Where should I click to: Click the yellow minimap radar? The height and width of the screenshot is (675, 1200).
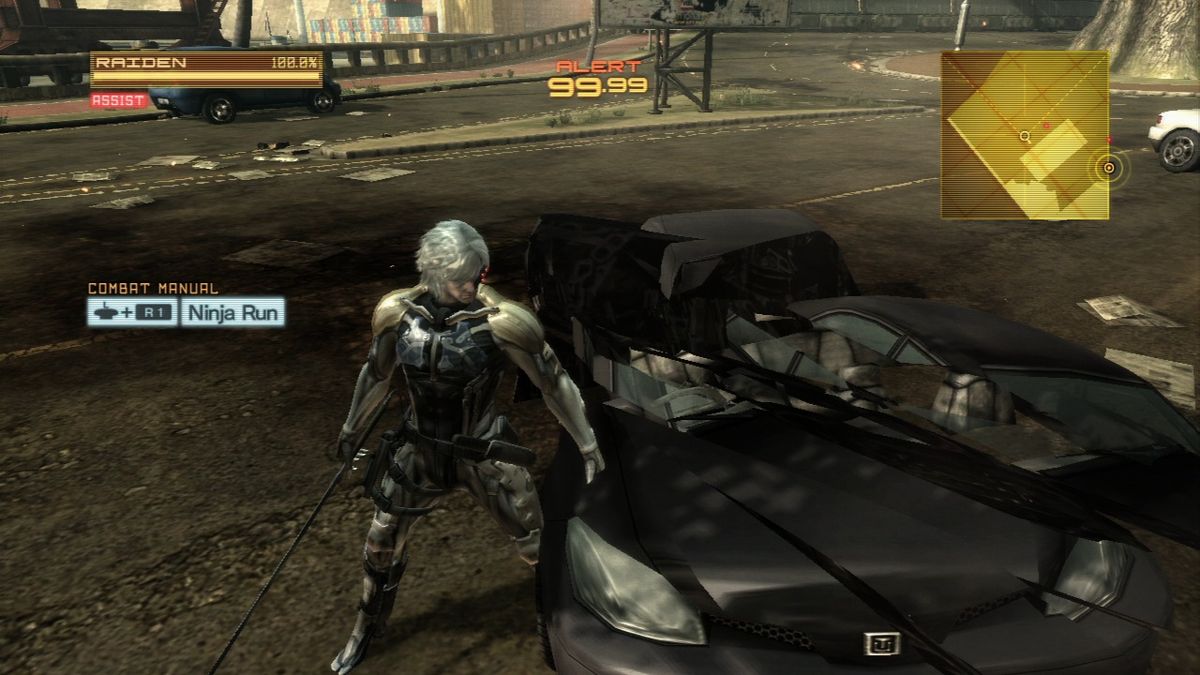click(x=1024, y=135)
